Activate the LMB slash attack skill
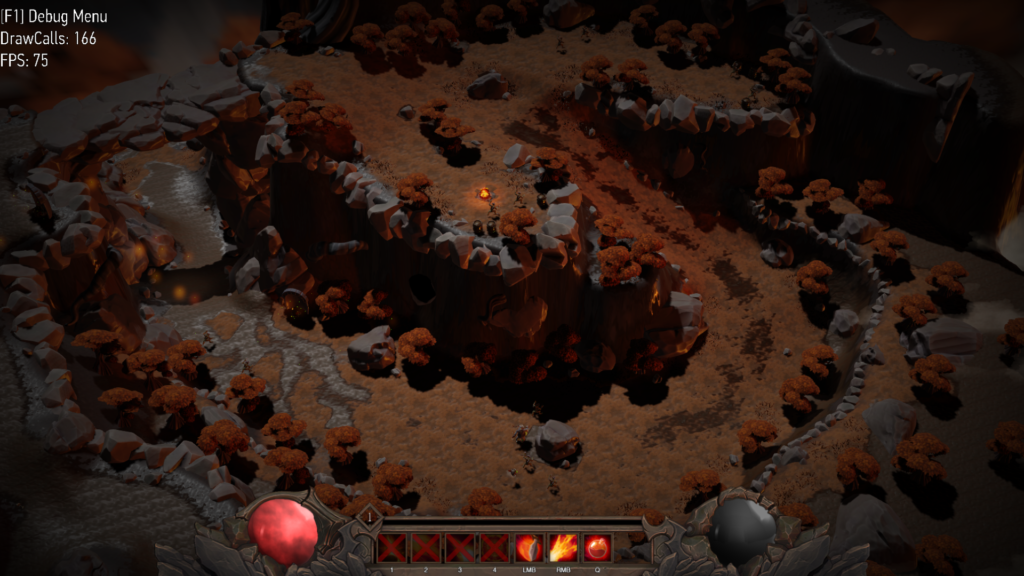Viewport: 1024px width, 576px height. [528, 548]
